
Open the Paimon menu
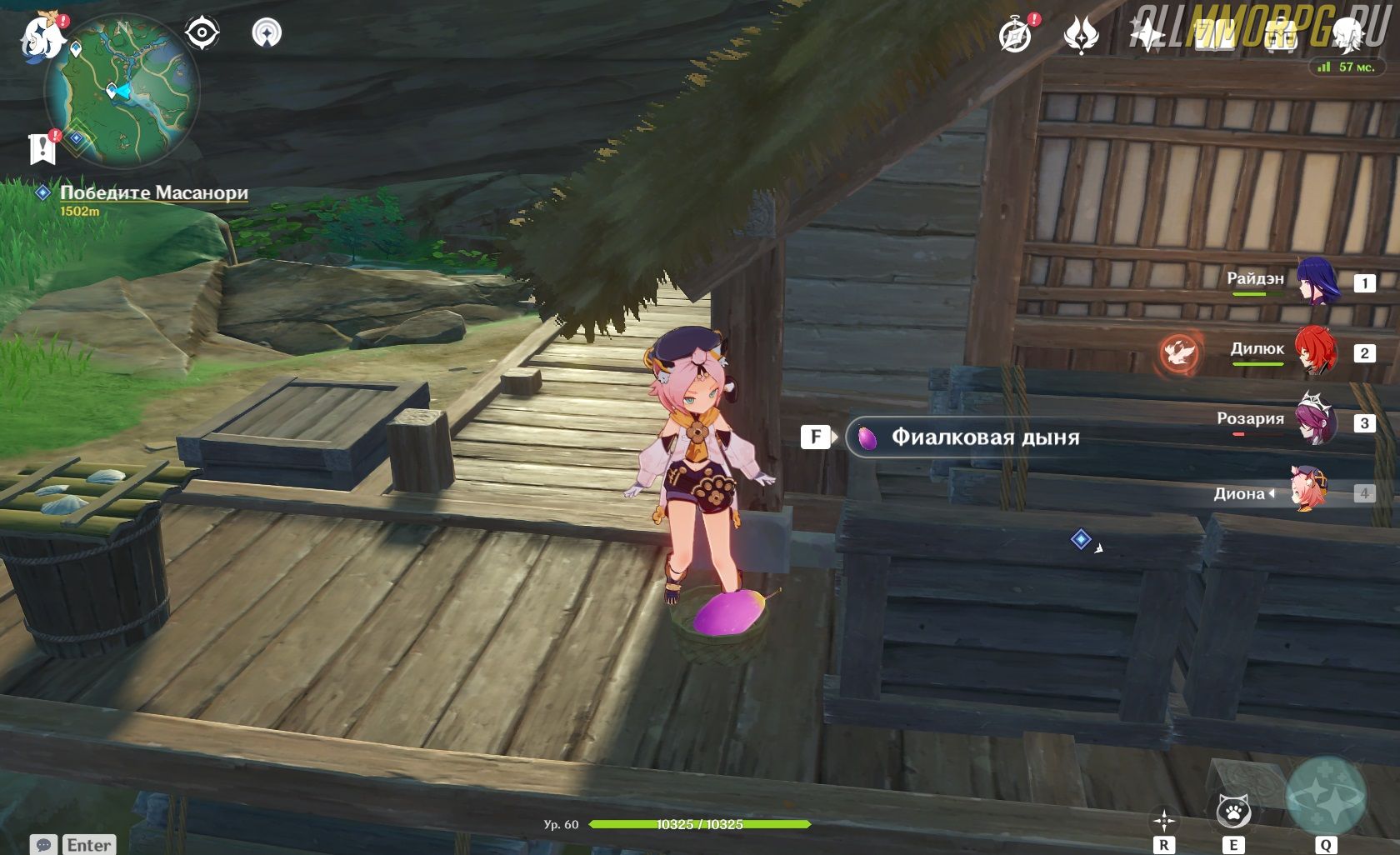pyautogui.click(x=42, y=37)
